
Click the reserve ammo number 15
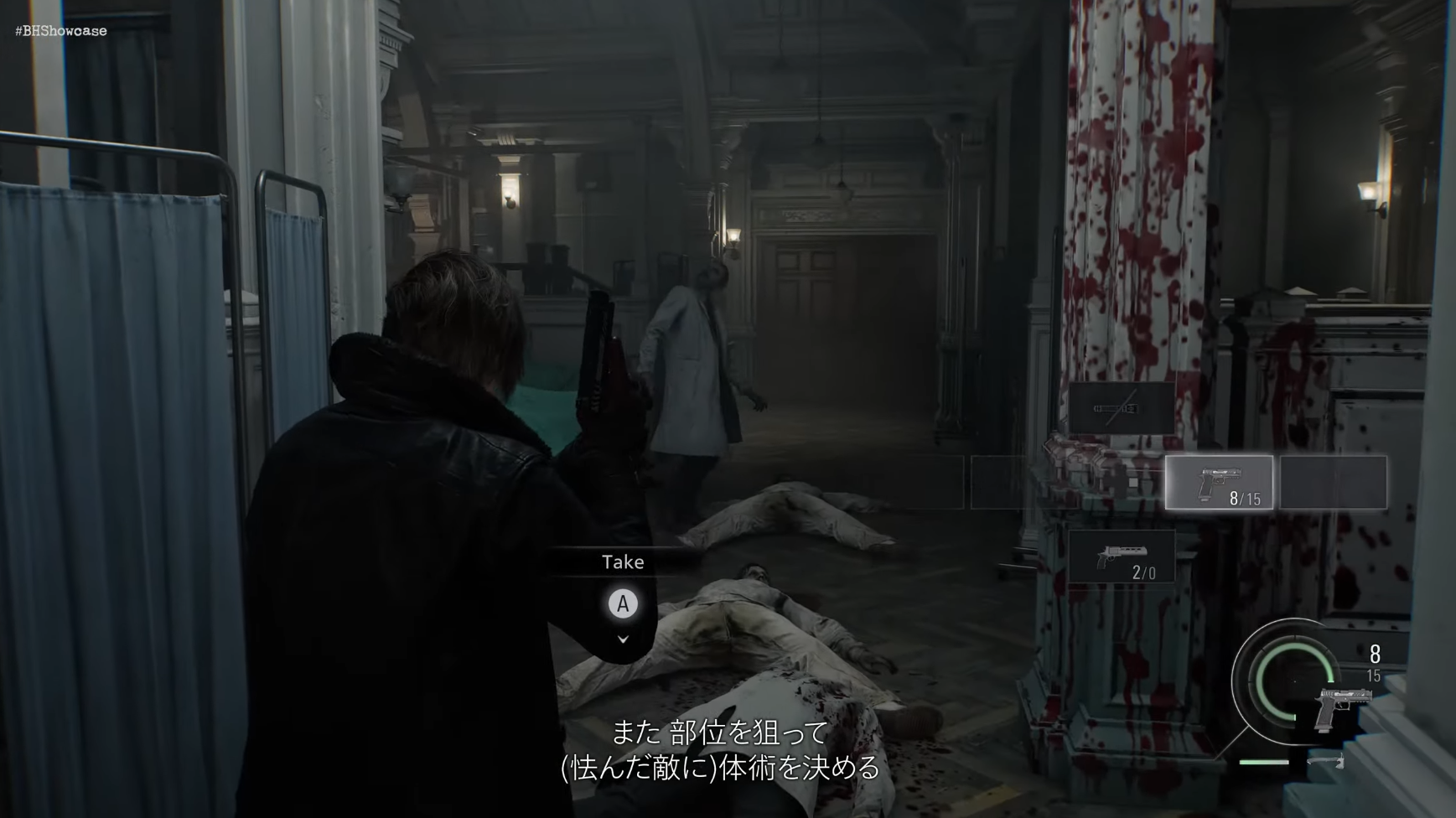point(1374,676)
